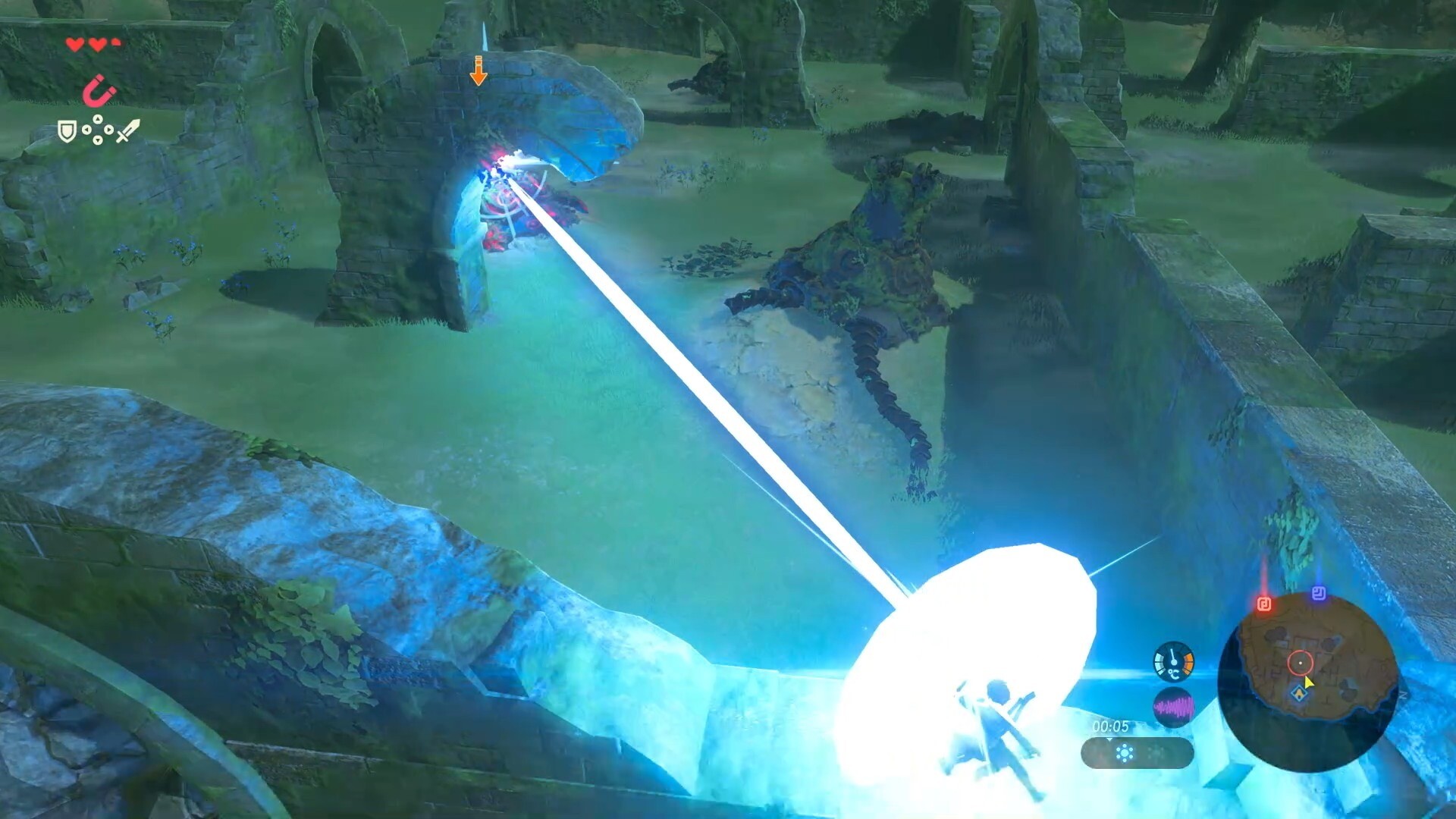Click the temperature gauge dial

(1173, 662)
